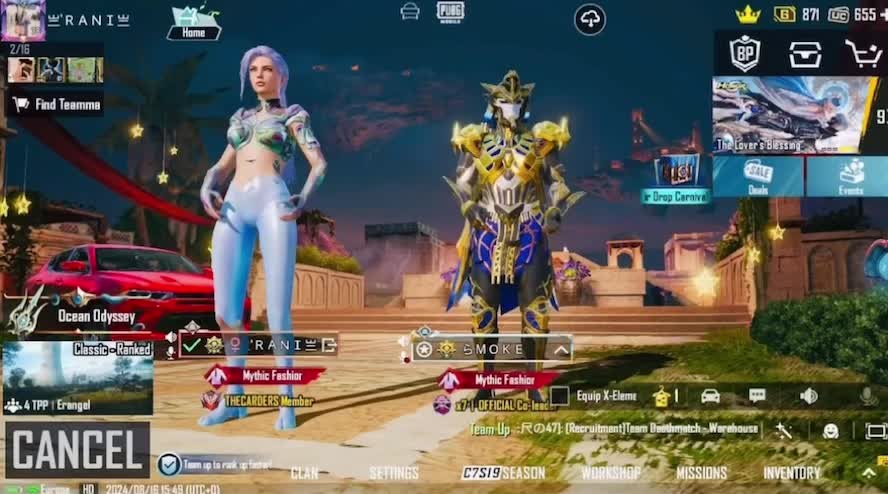Open the Events tile

click(850, 176)
